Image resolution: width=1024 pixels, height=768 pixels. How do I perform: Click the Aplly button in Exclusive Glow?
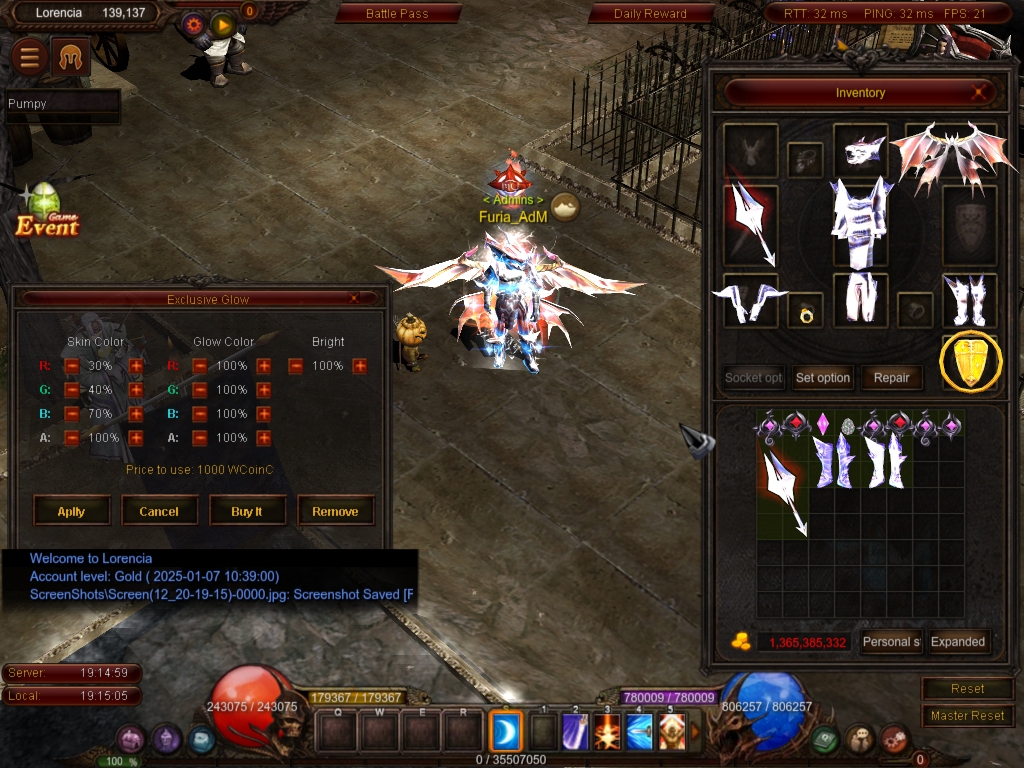point(71,511)
